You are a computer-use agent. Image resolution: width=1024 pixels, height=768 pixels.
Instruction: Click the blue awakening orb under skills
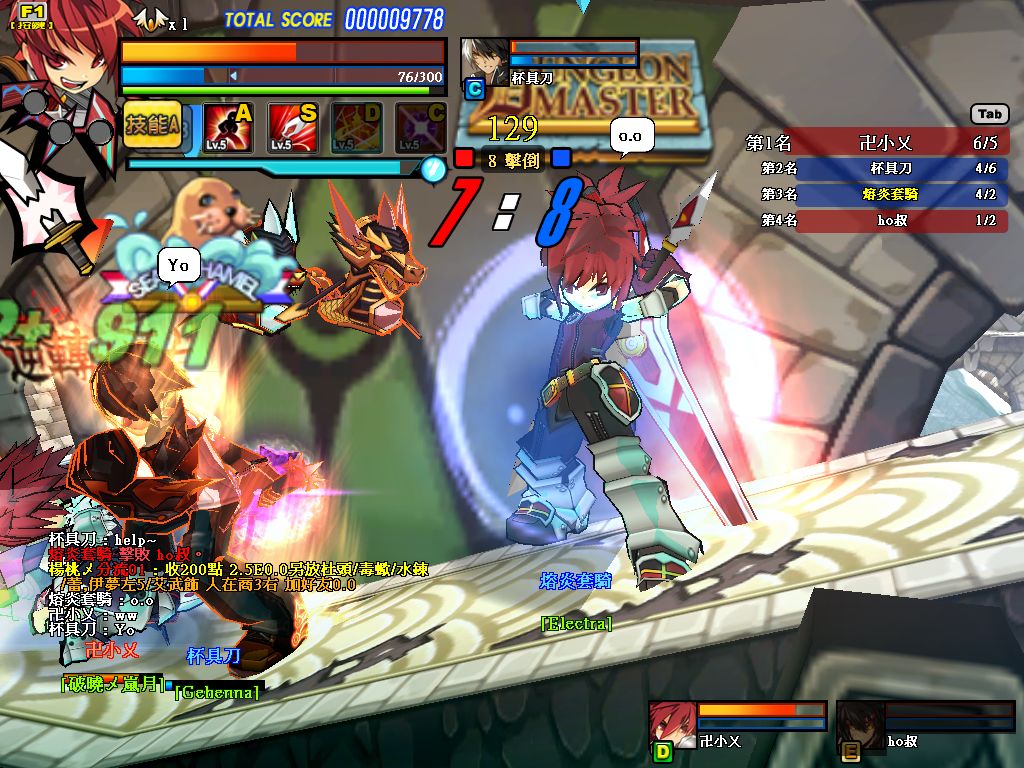[x=432, y=168]
